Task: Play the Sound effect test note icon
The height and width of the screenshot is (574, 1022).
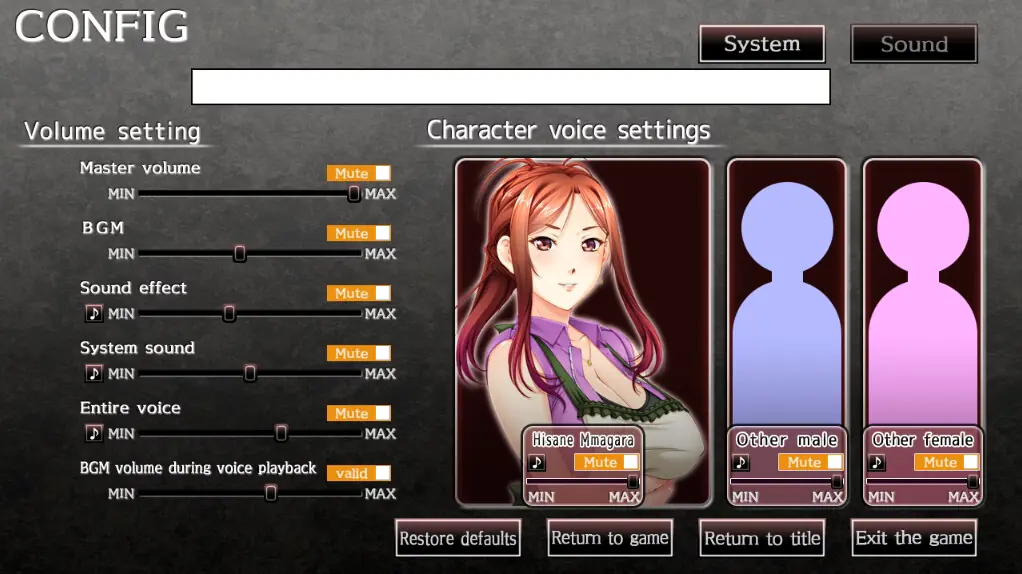Action: (94, 314)
